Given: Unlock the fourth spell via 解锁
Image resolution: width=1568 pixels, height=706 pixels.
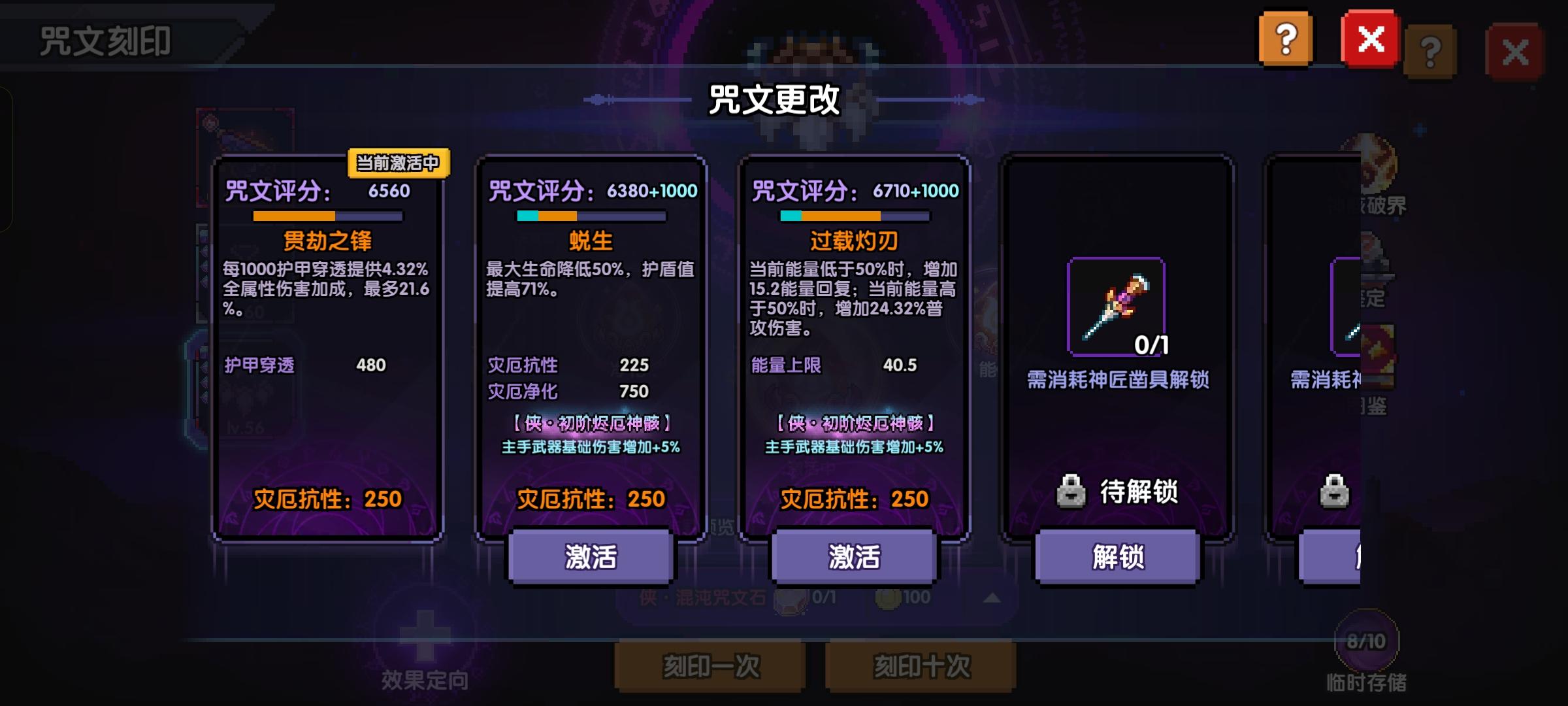Looking at the screenshot, I should (1117, 558).
